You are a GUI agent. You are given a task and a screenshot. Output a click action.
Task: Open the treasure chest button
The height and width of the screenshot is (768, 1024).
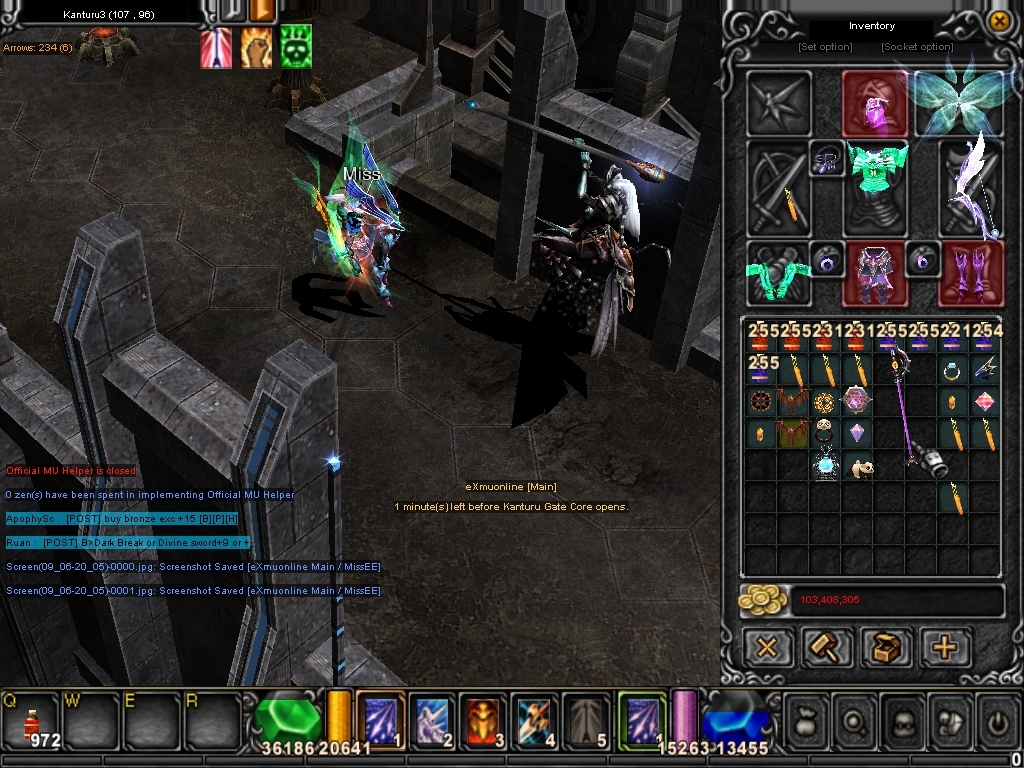pyautogui.click(x=886, y=647)
